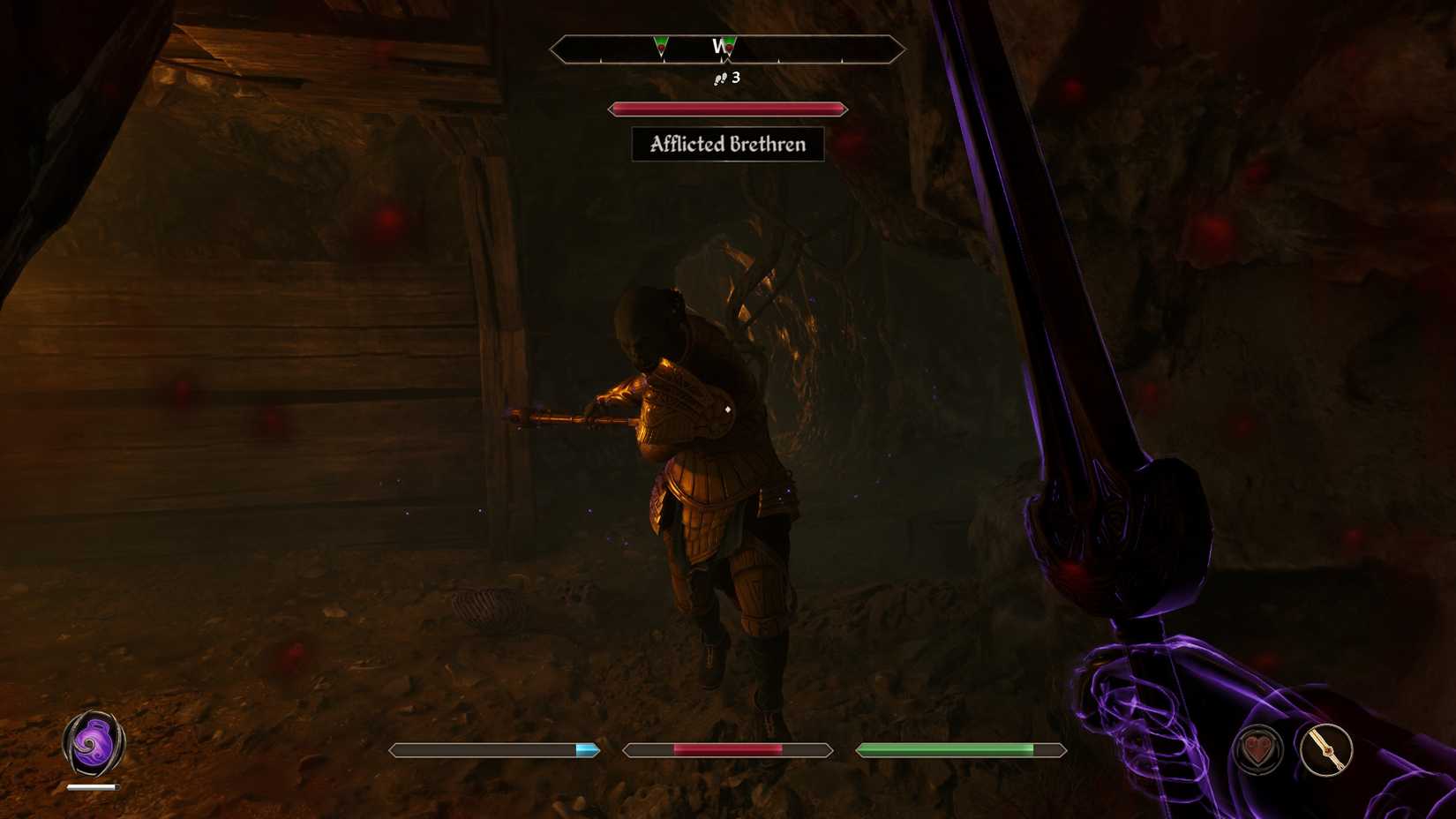Viewport: 1456px width, 819px height.
Task: Expand the compass strip at the top
Action: [727, 49]
